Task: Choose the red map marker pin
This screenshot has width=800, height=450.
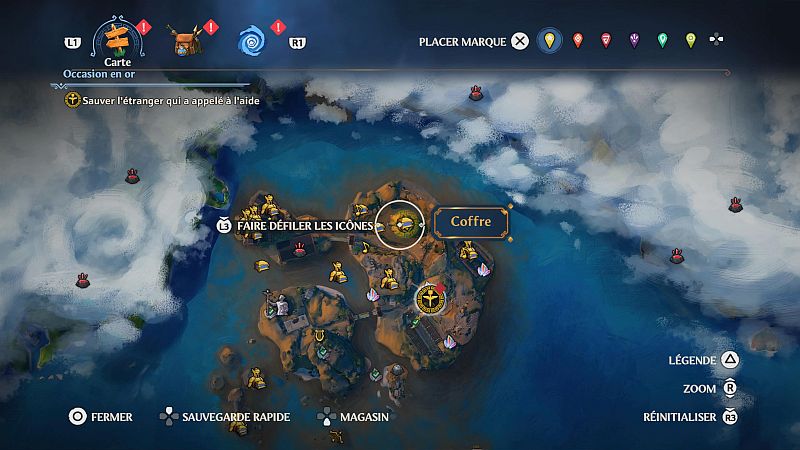Action: [x=605, y=41]
